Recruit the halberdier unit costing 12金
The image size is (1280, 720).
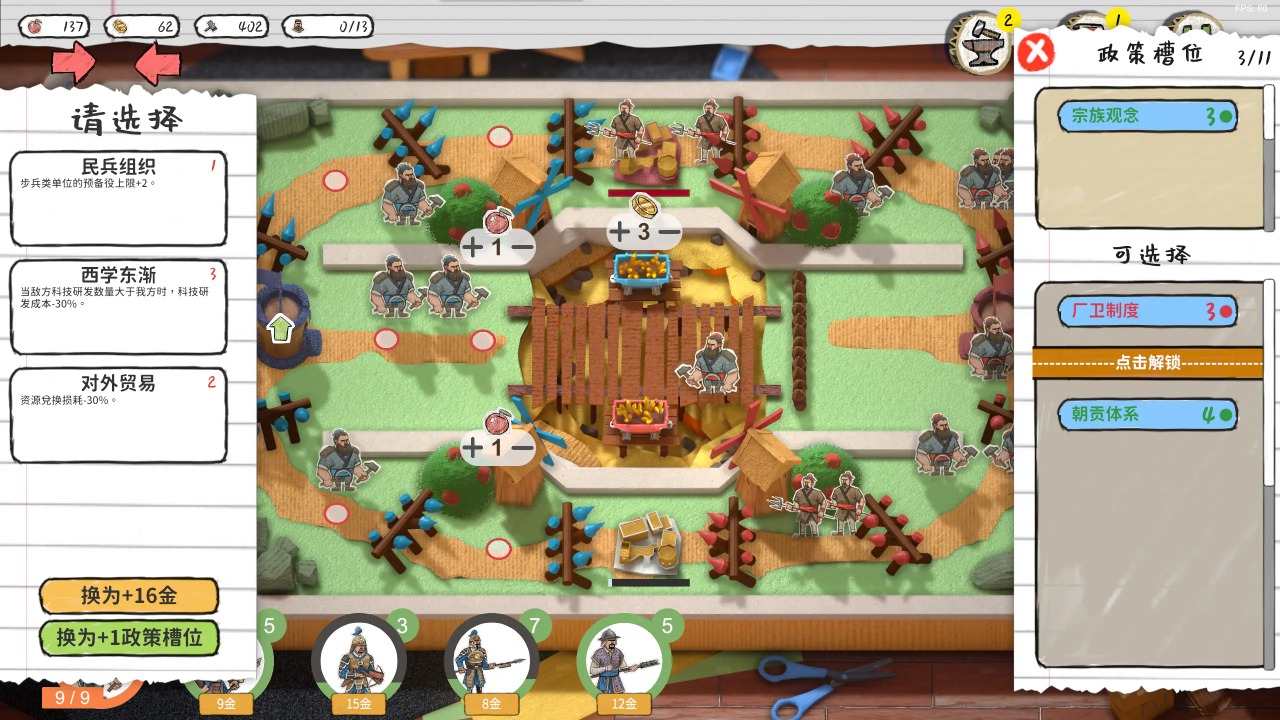(x=624, y=660)
